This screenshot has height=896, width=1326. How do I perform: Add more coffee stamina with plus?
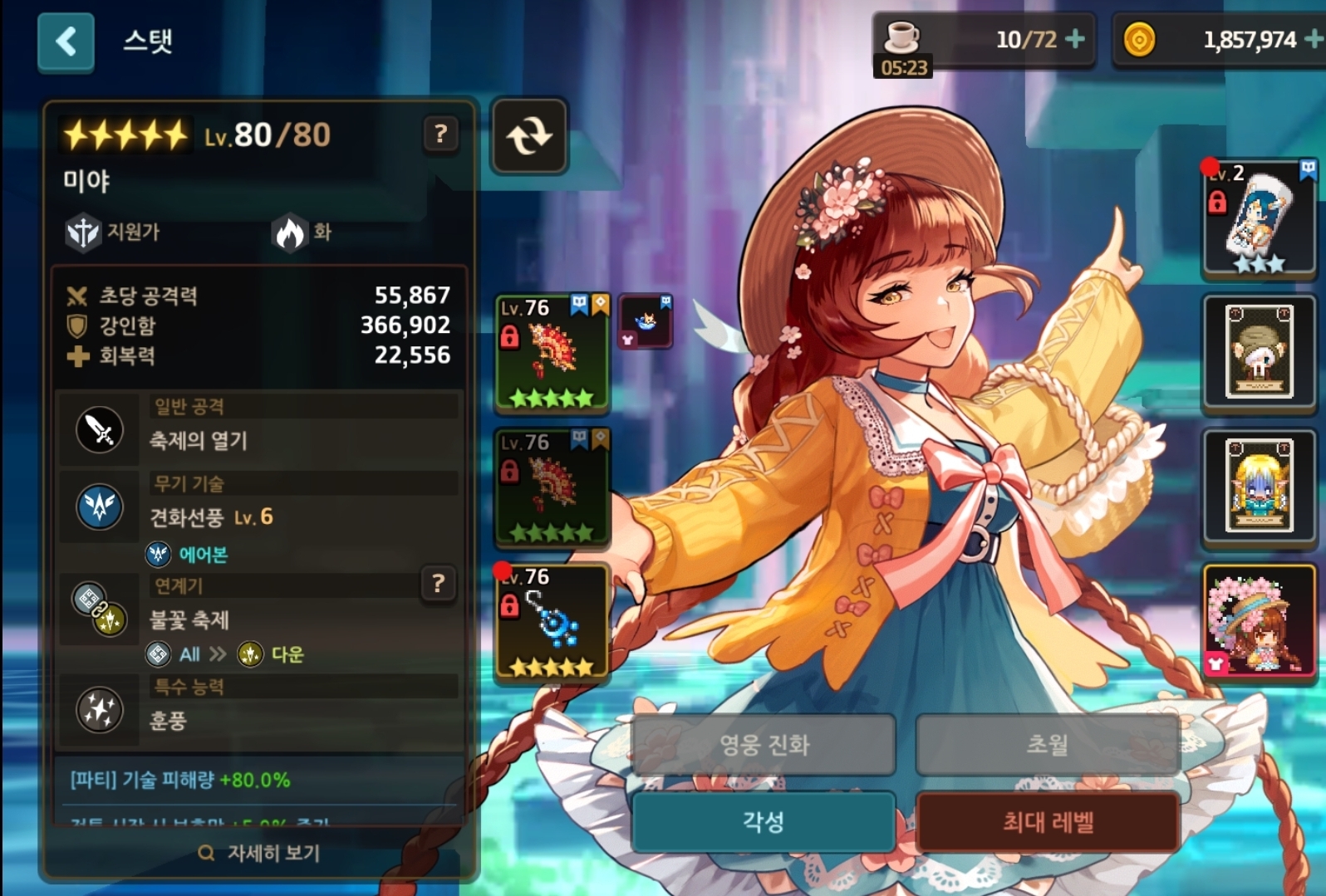click(1075, 39)
